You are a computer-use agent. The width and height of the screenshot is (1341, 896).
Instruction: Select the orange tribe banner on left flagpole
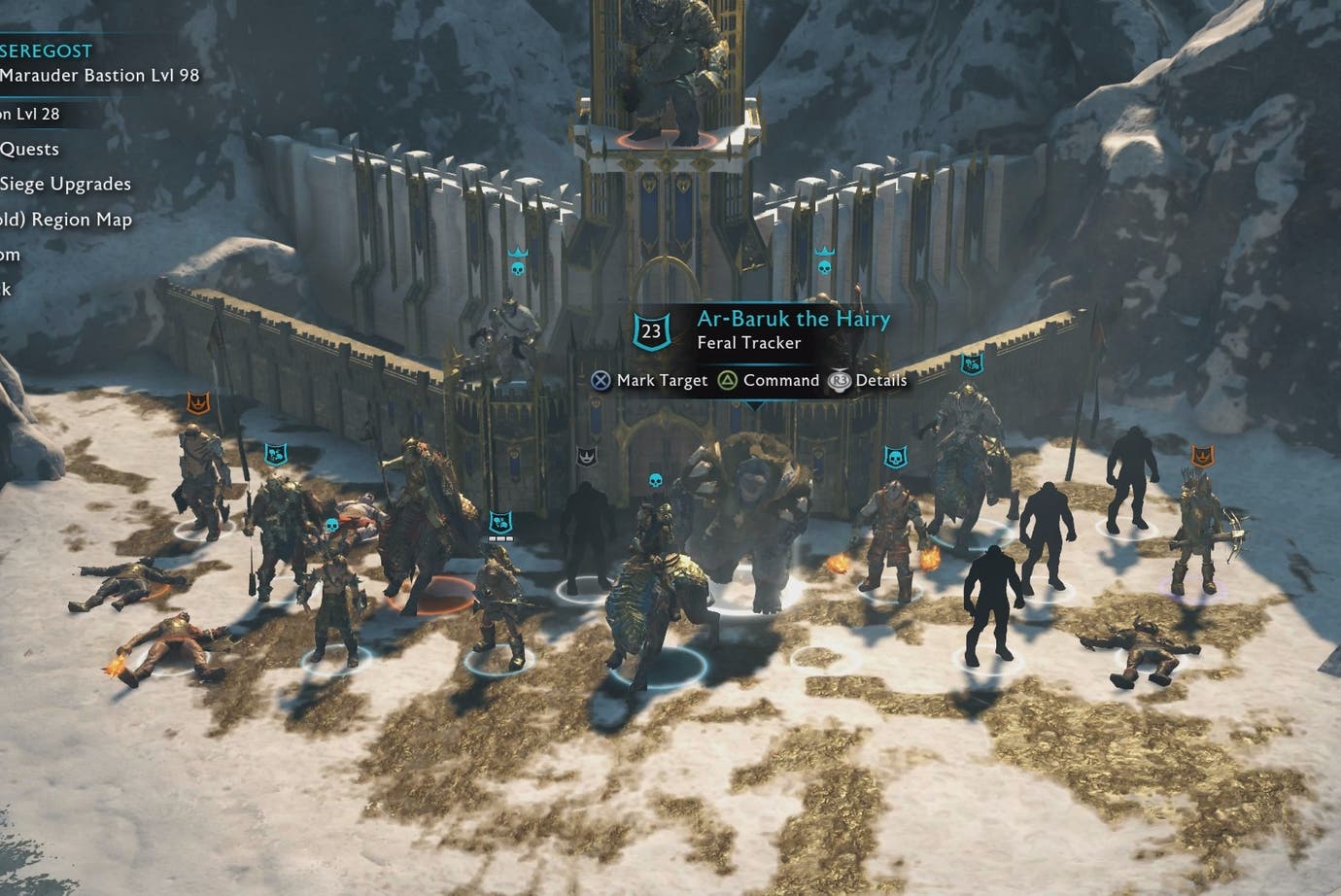coord(199,400)
